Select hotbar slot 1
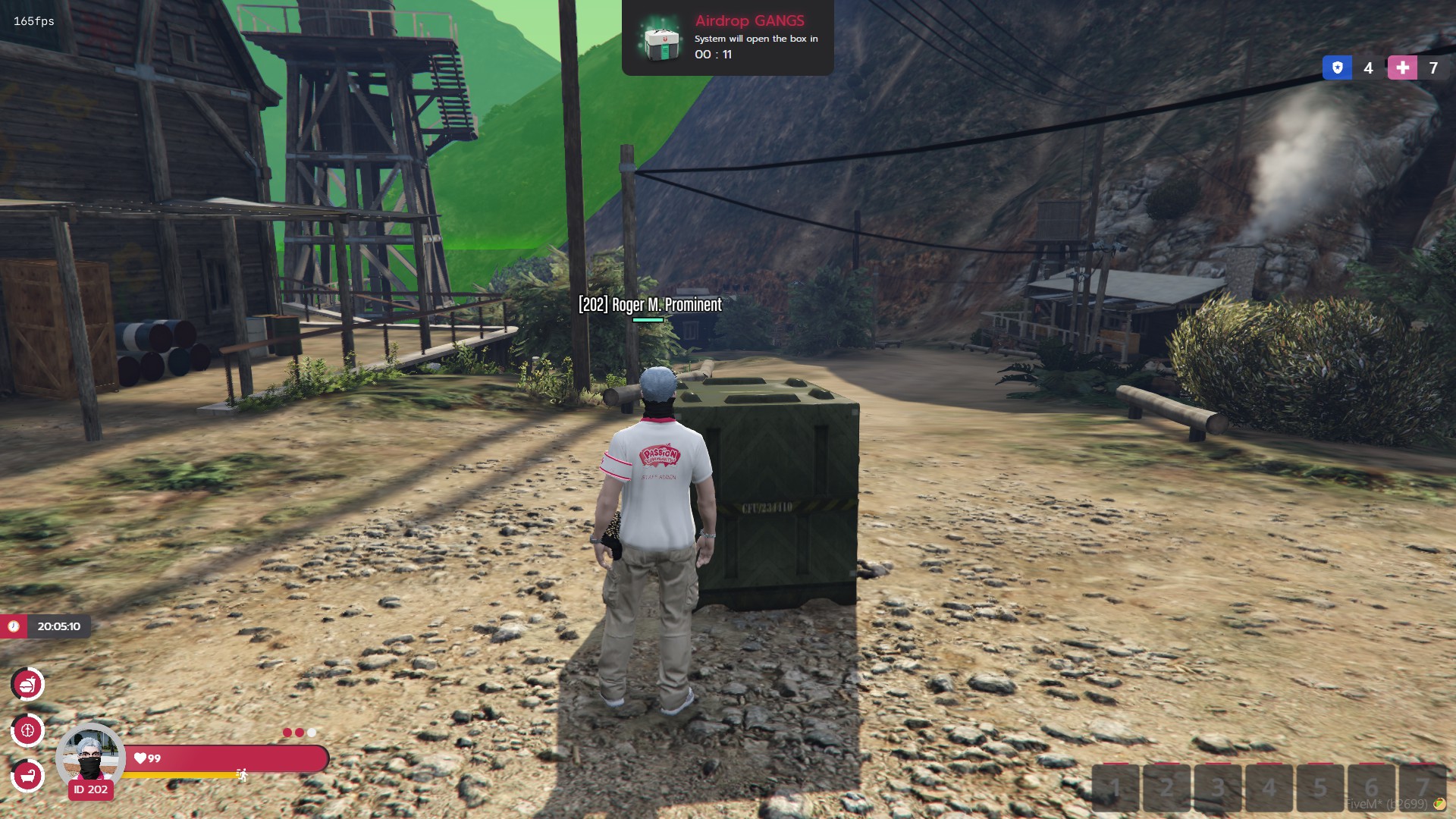 (x=1116, y=788)
